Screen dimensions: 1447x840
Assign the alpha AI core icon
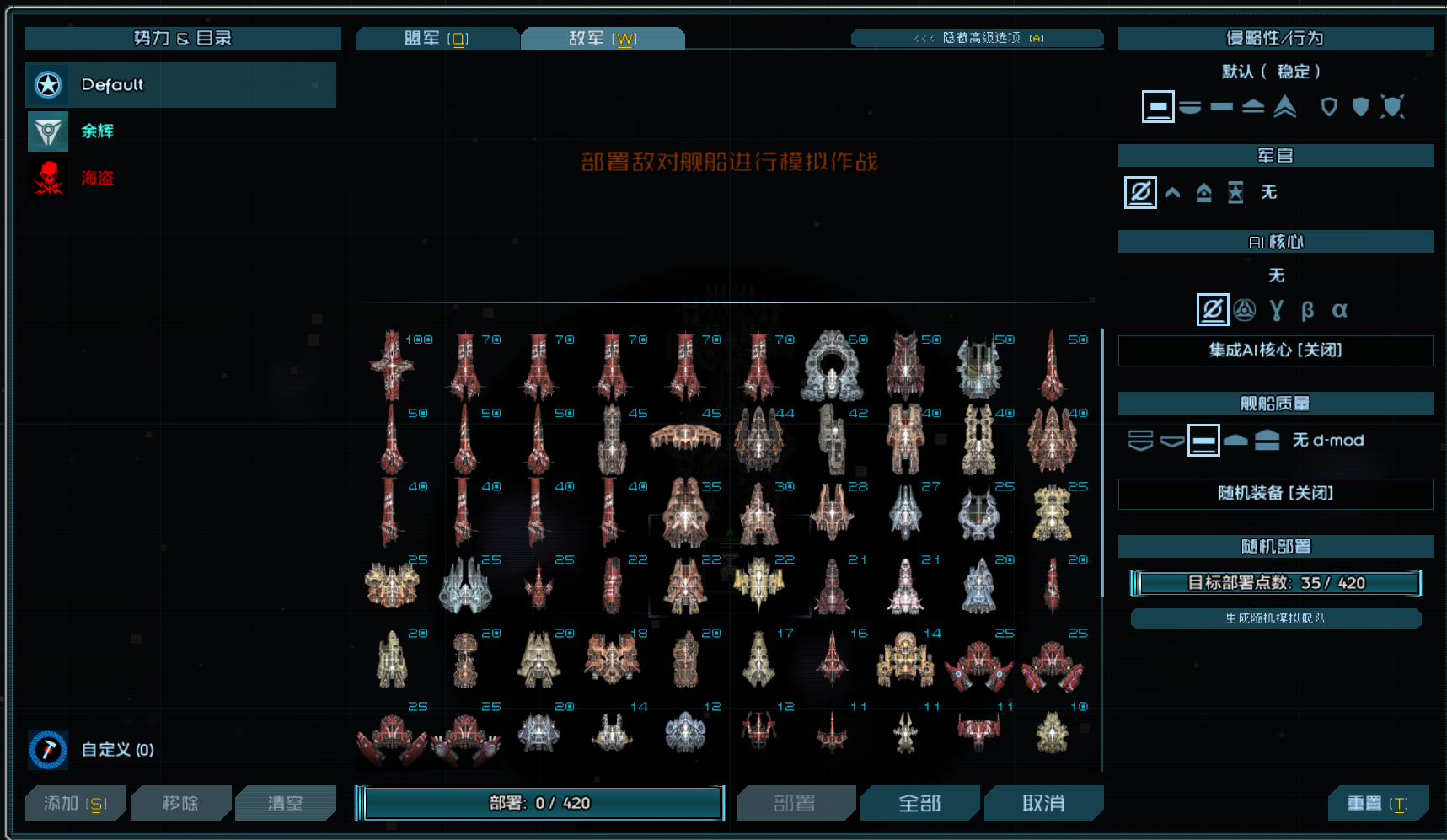[x=1340, y=309]
